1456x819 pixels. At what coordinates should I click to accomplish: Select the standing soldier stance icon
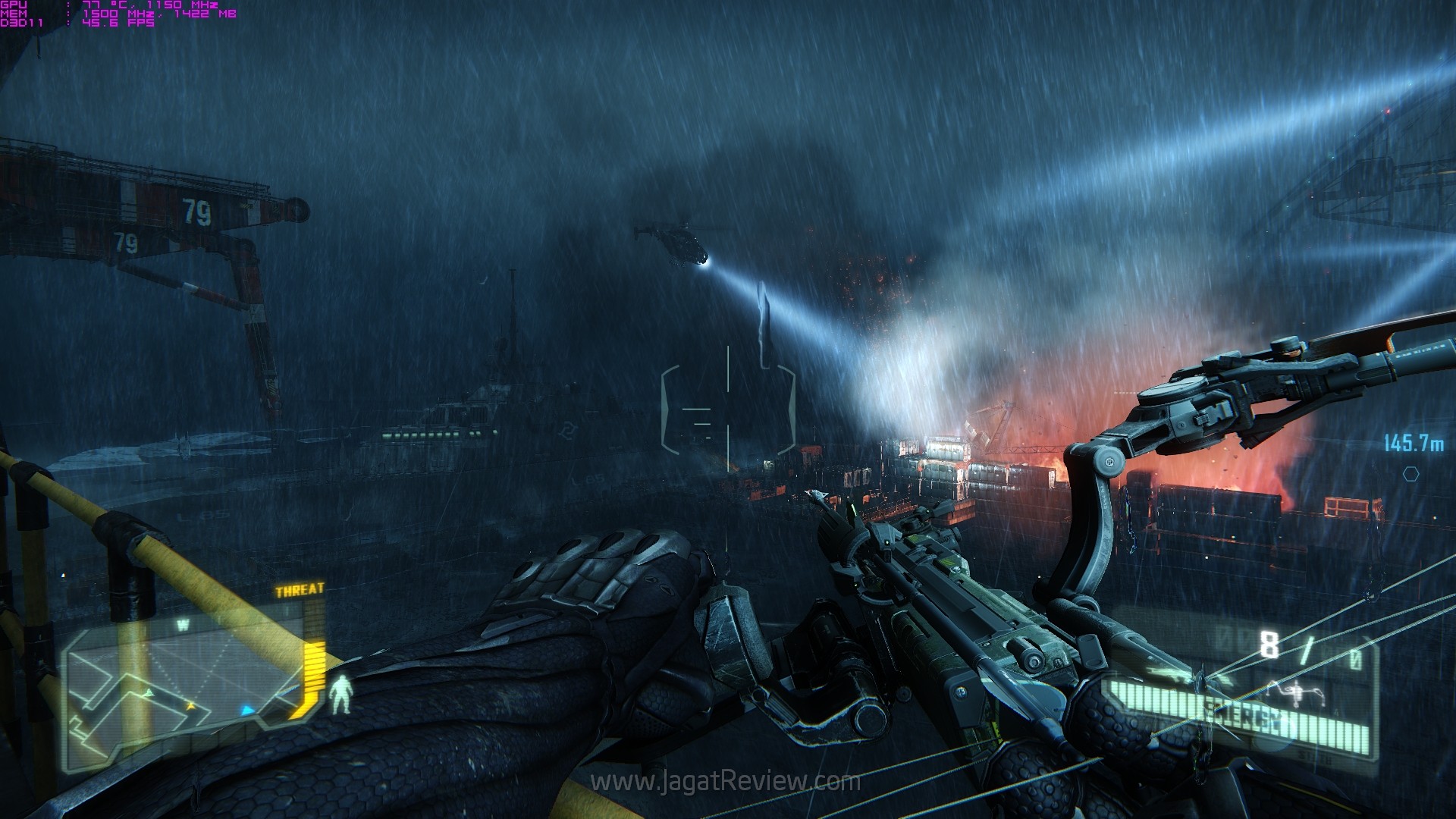pos(341,694)
